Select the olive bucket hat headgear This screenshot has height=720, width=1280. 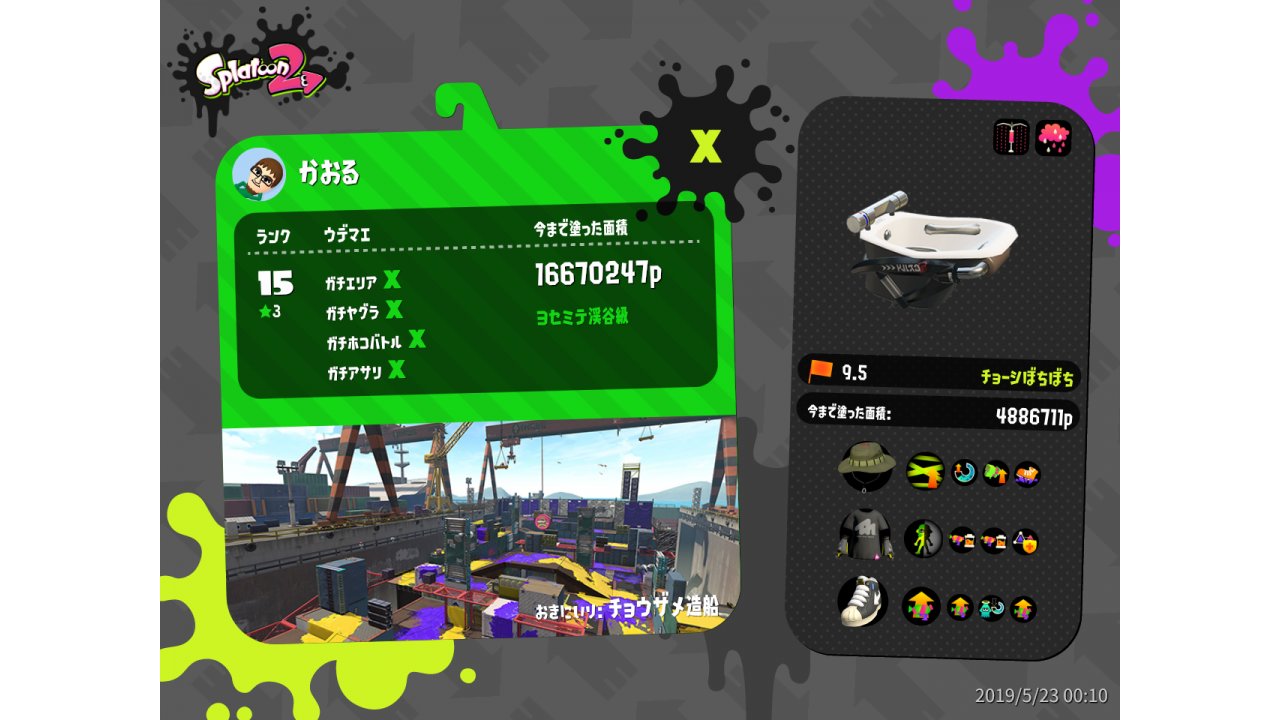[x=865, y=465]
